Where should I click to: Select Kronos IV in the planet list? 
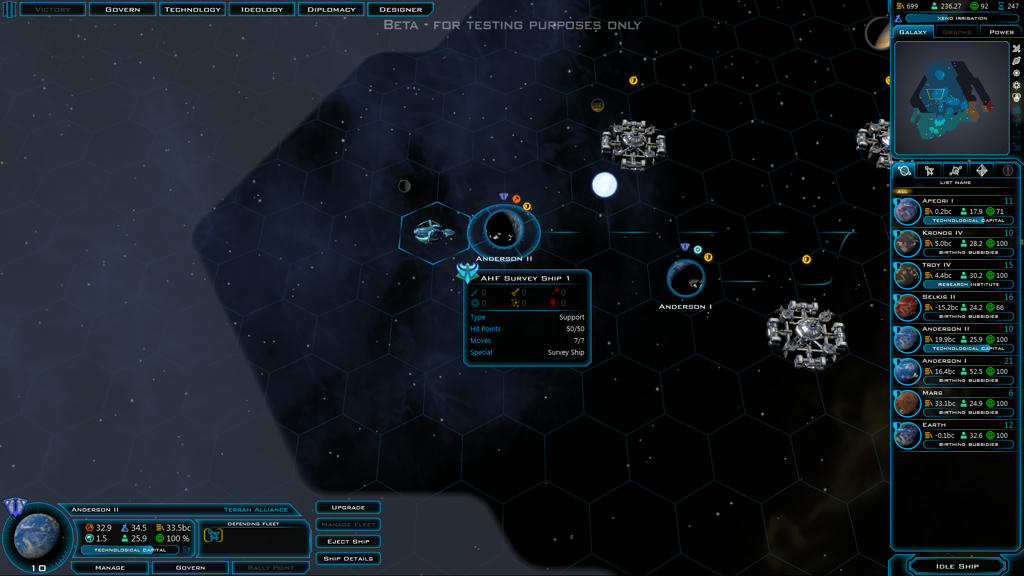[954, 243]
